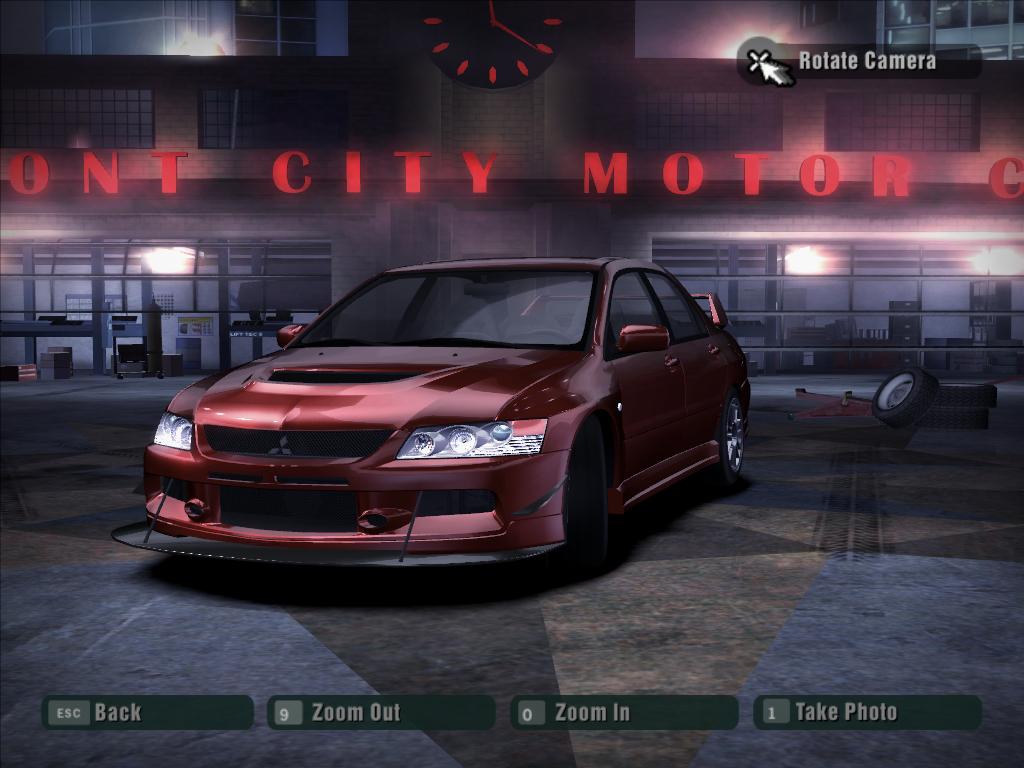This screenshot has width=1024, height=768.
Task: Zoom Out the camera view
Action: (381, 712)
